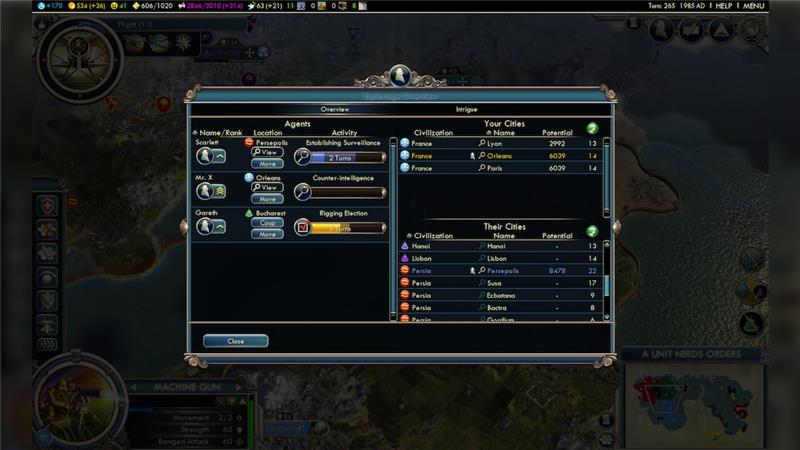Move agent Gareth from Bucharest
The width and height of the screenshot is (800, 450).
pyautogui.click(x=267, y=234)
